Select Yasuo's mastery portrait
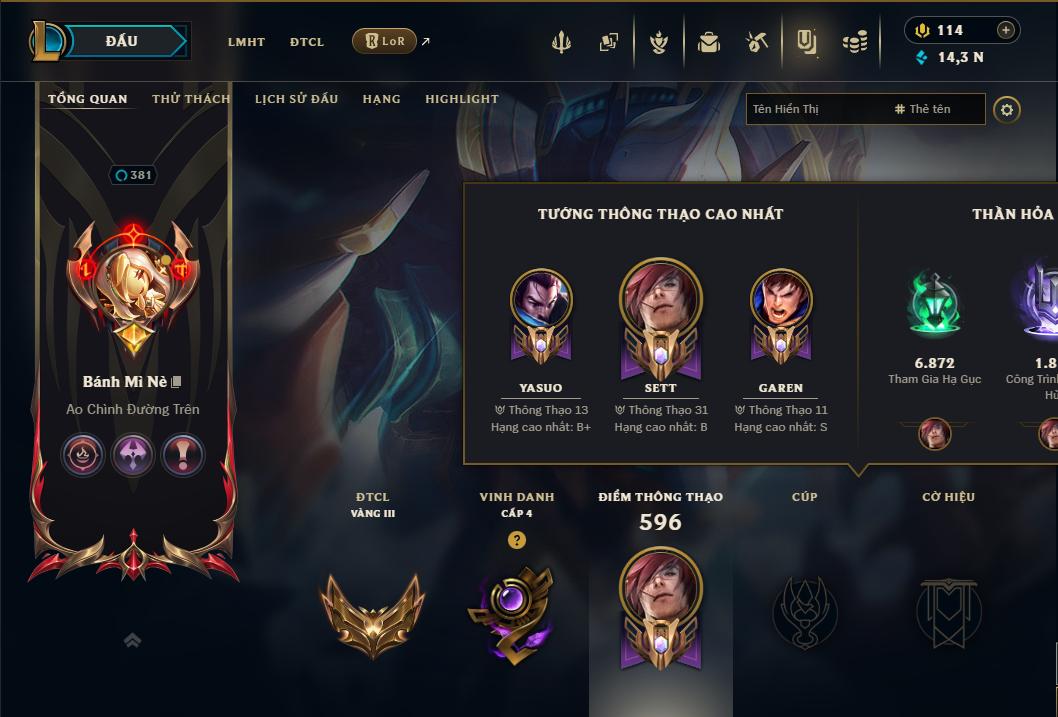This screenshot has width=1058, height=717. pyautogui.click(x=541, y=302)
